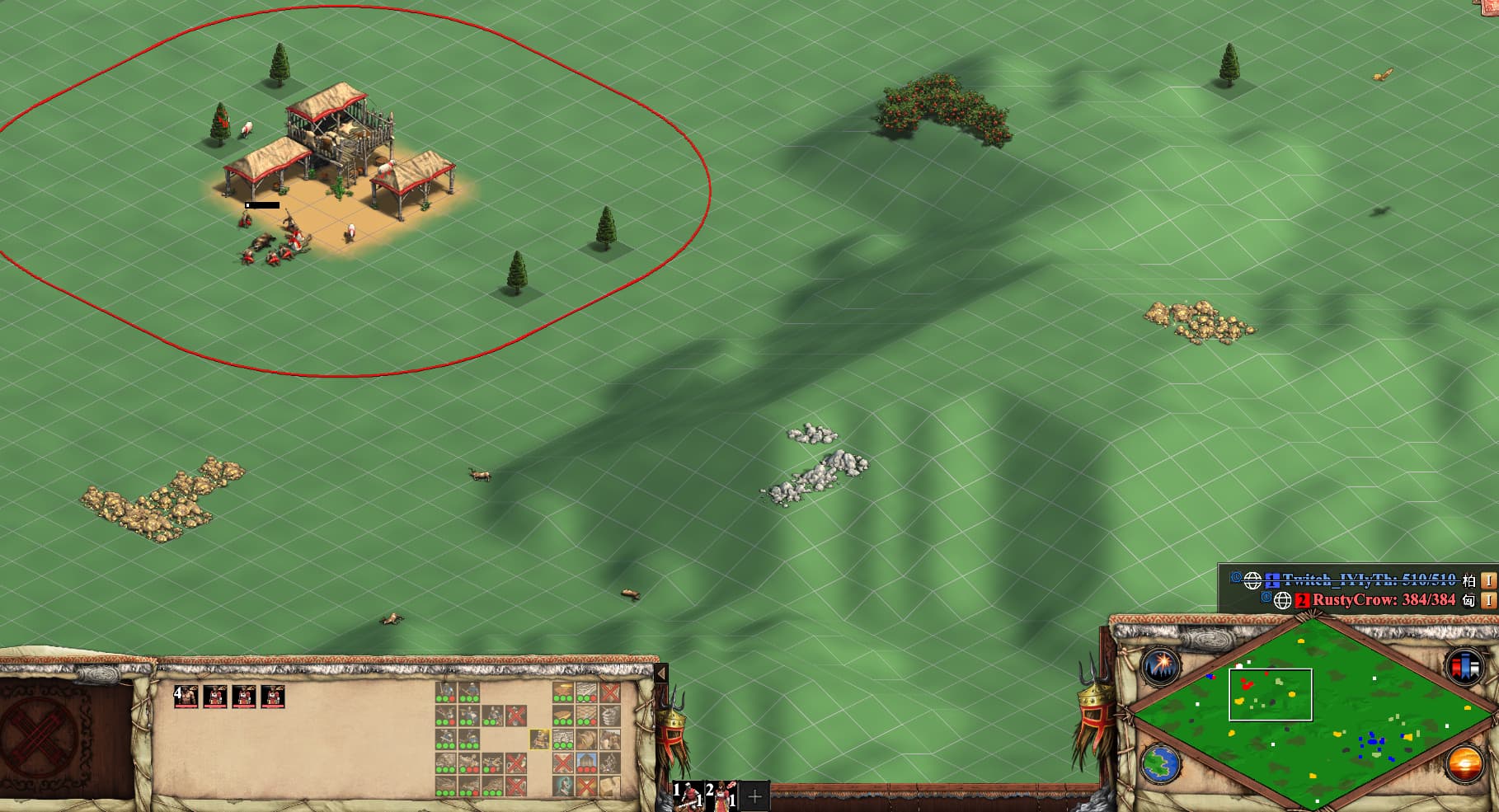This screenshot has height=812, width=1499.
Task: Collapse the panel with the arrow button
Action: coord(660,674)
